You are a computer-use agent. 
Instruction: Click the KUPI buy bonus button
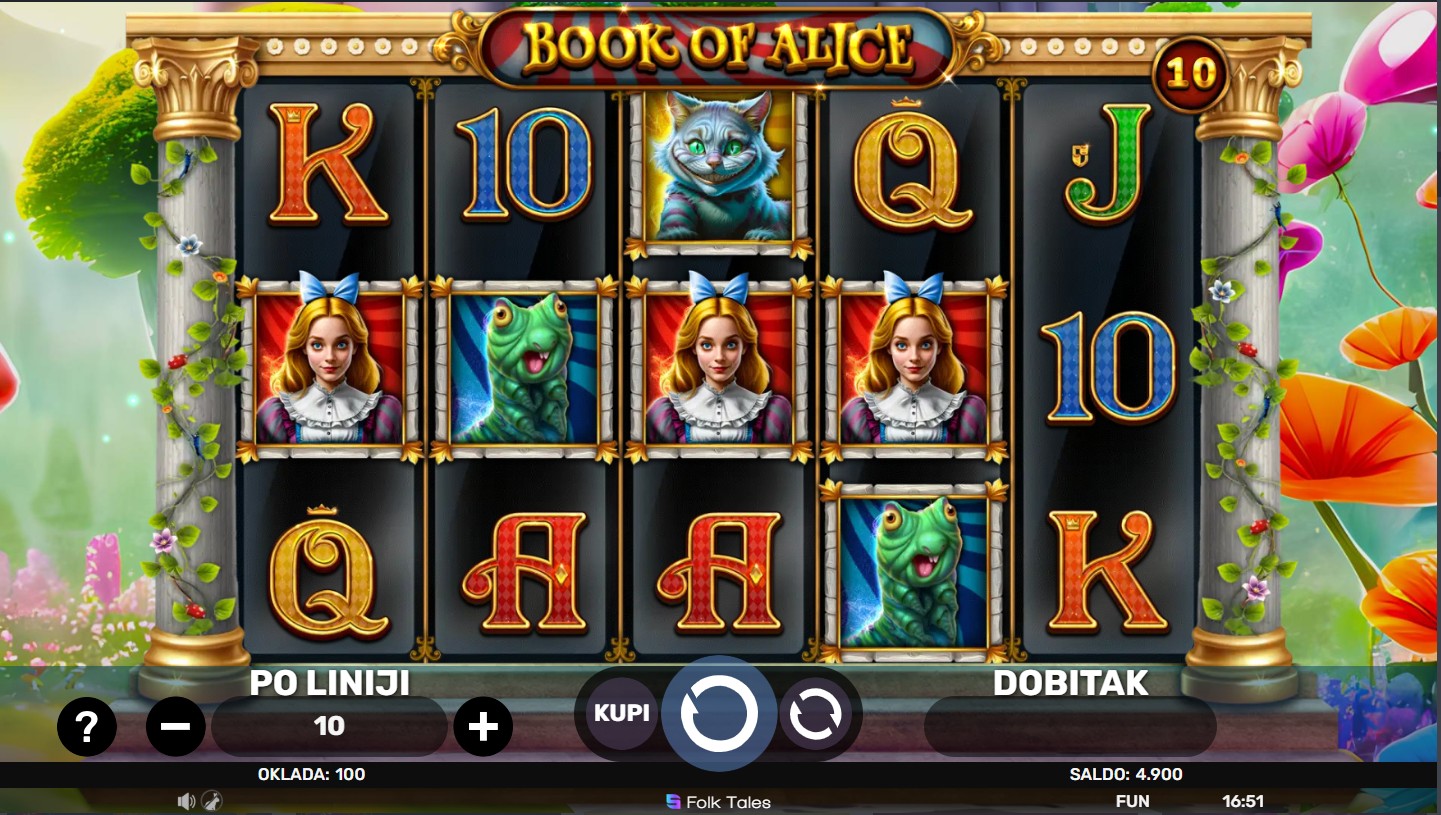pos(621,713)
